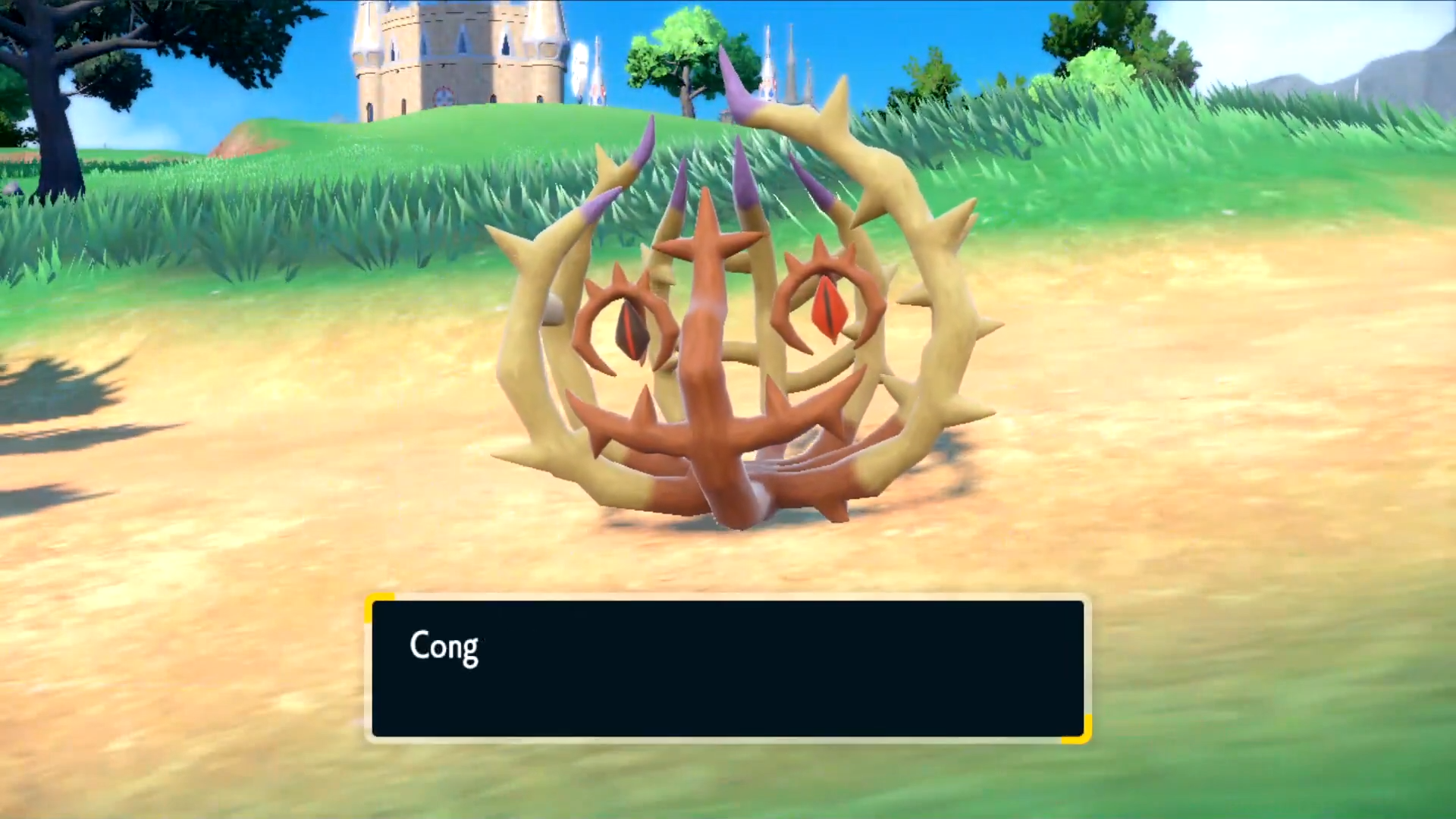The image size is (1456, 819).
Task: Click the Pokémon's right red eye
Action: point(827,303)
